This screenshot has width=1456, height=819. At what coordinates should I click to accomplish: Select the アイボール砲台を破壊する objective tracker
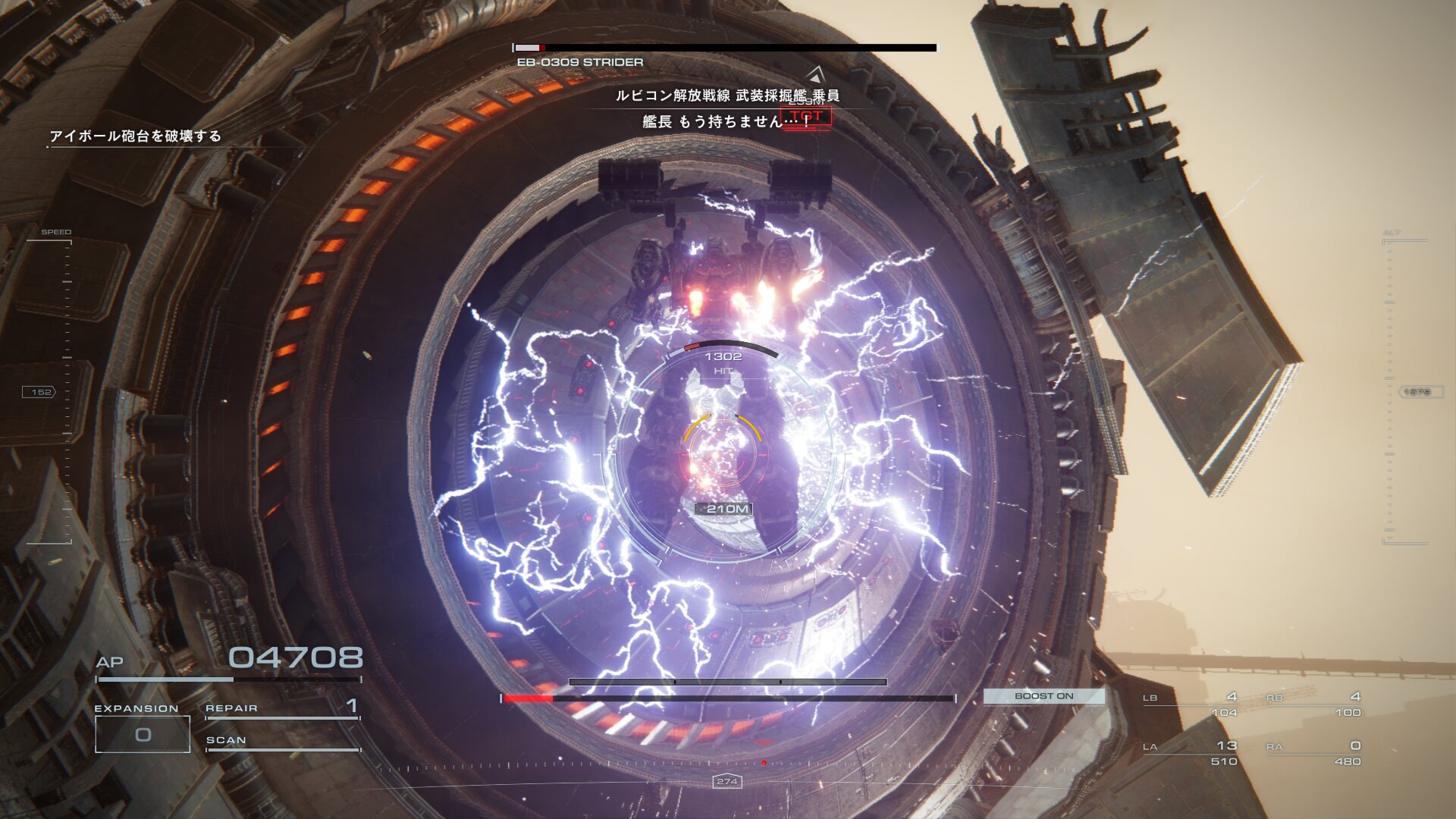[x=135, y=136]
